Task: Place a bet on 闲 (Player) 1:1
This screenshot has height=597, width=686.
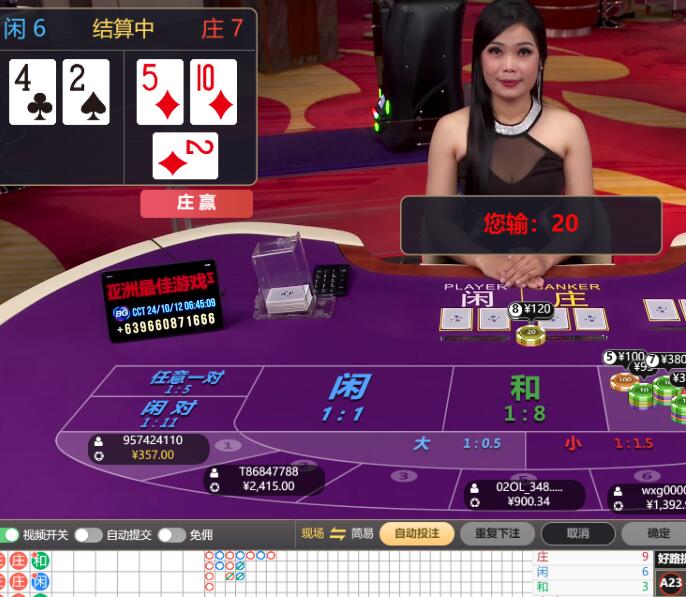Action: coord(345,398)
